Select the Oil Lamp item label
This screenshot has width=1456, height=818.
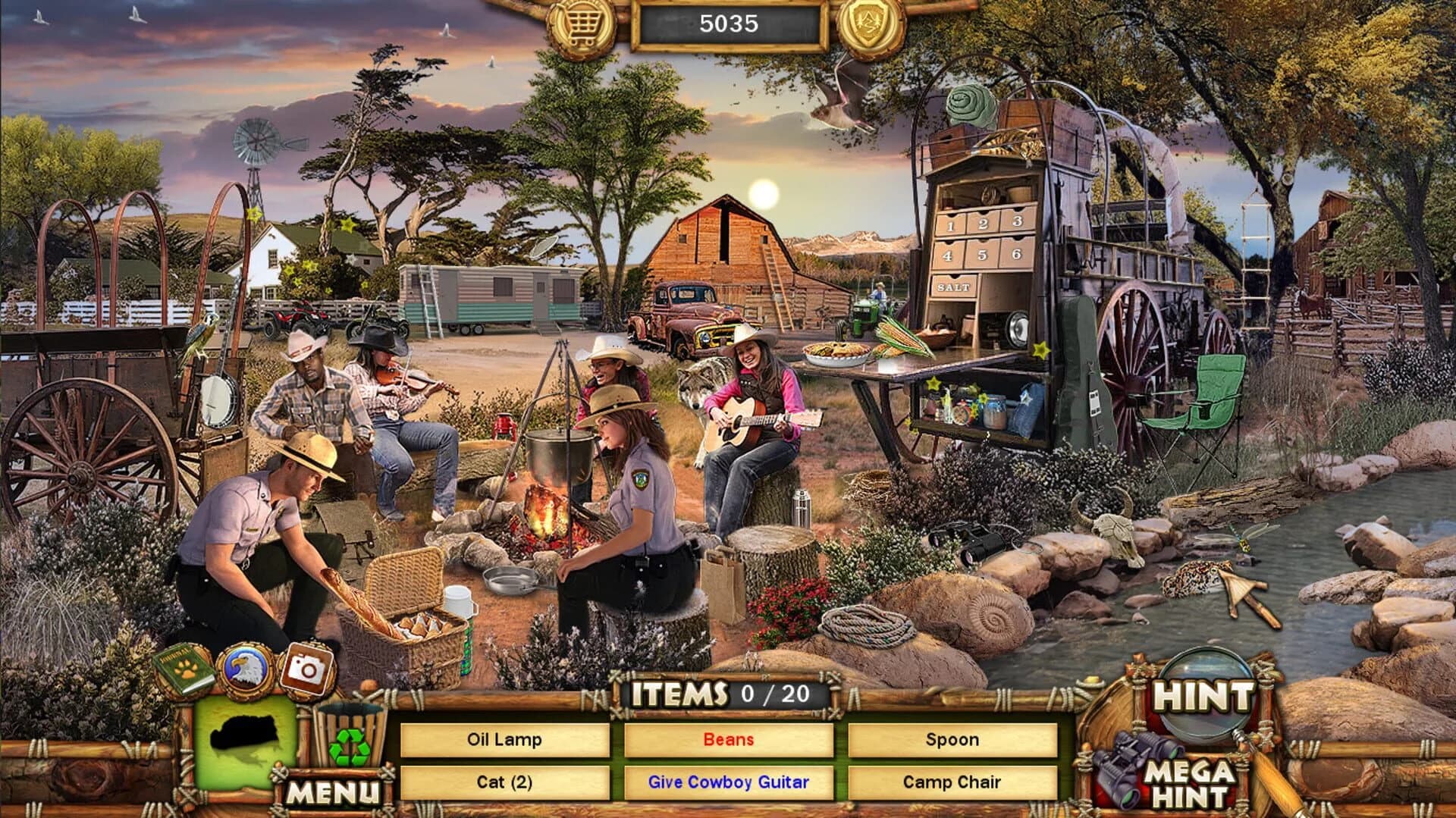[x=504, y=739]
